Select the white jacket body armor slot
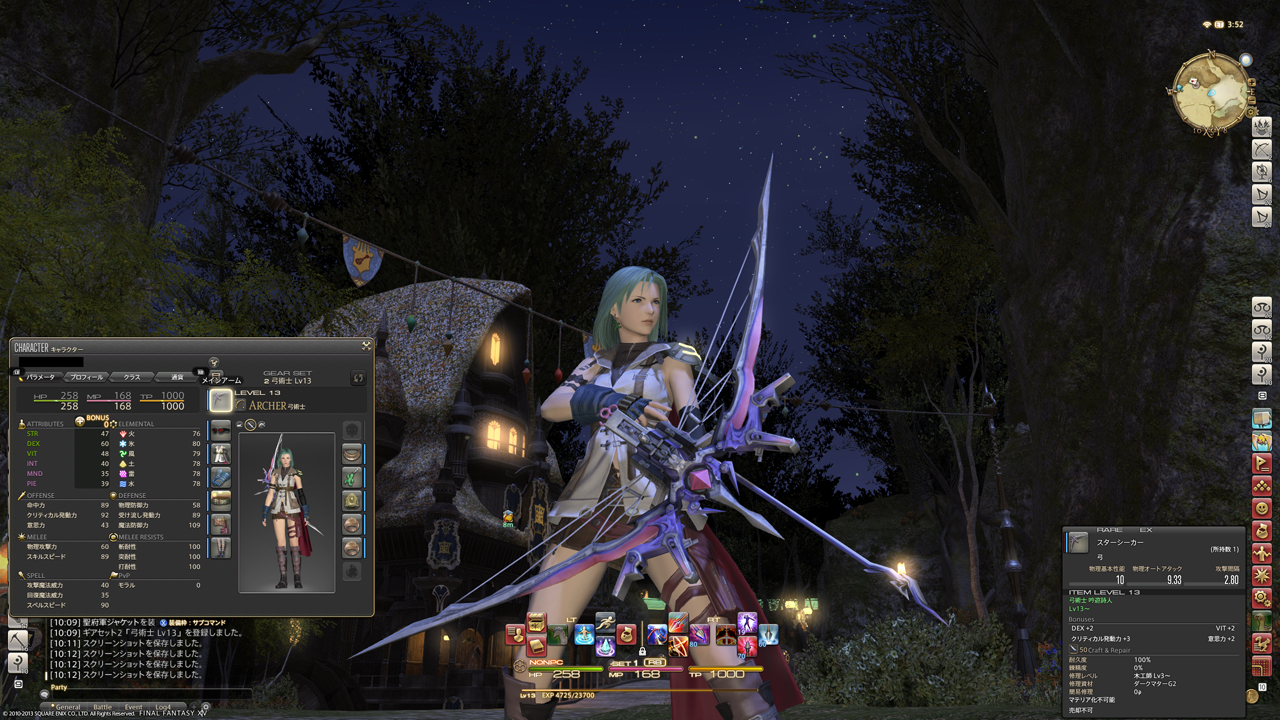 coord(221,453)
